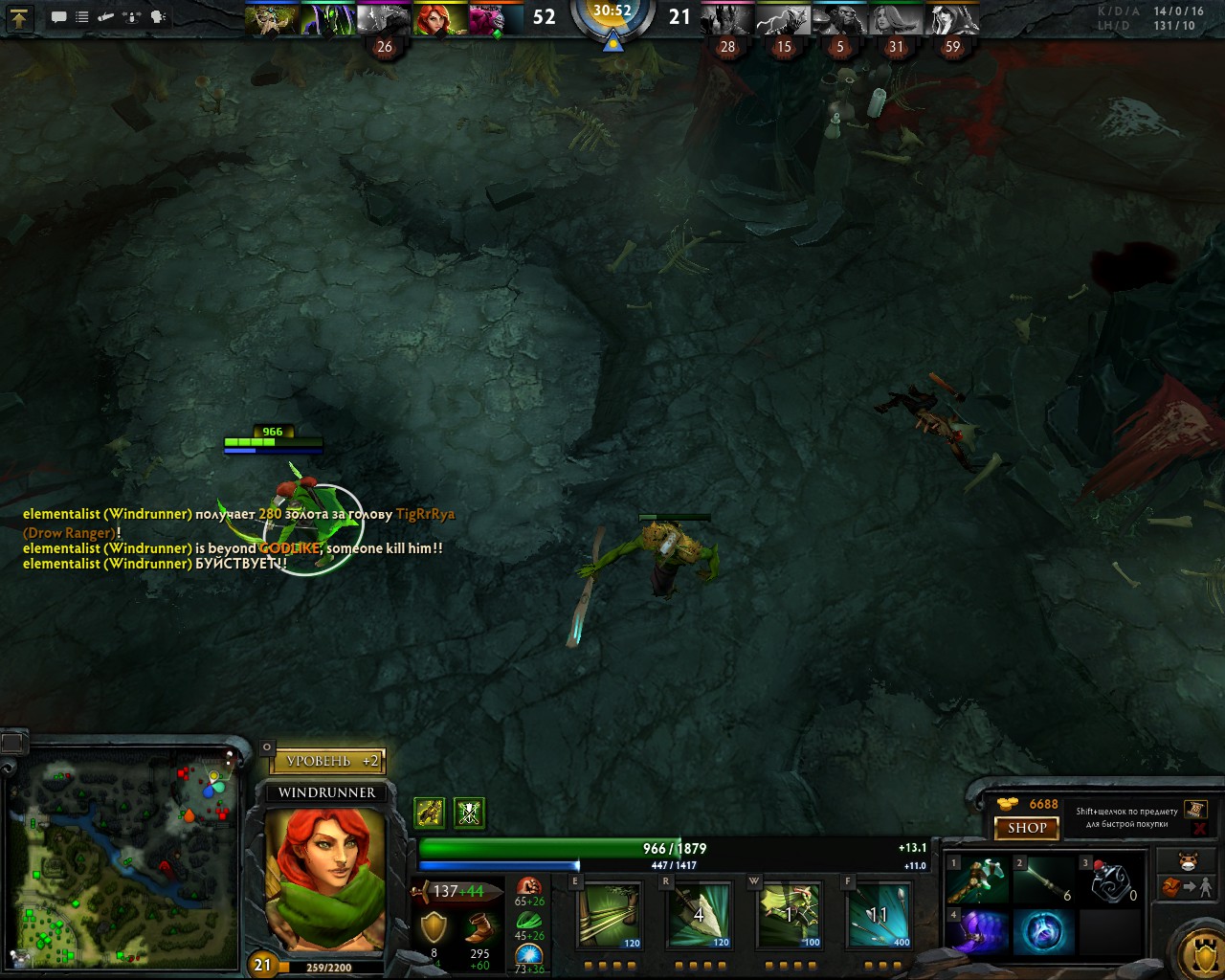Trigger the Focus Fire ultimate icon

[879, 914]
